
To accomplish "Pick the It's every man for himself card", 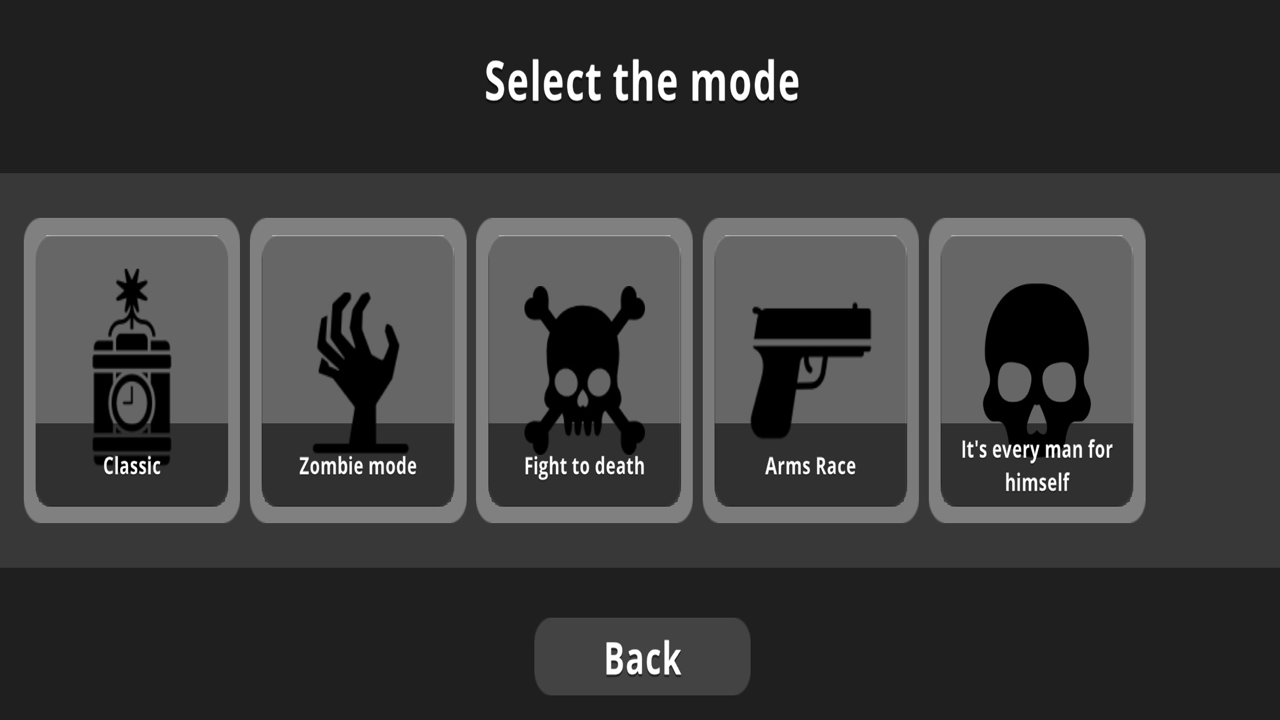I will tap(1036, 370).
